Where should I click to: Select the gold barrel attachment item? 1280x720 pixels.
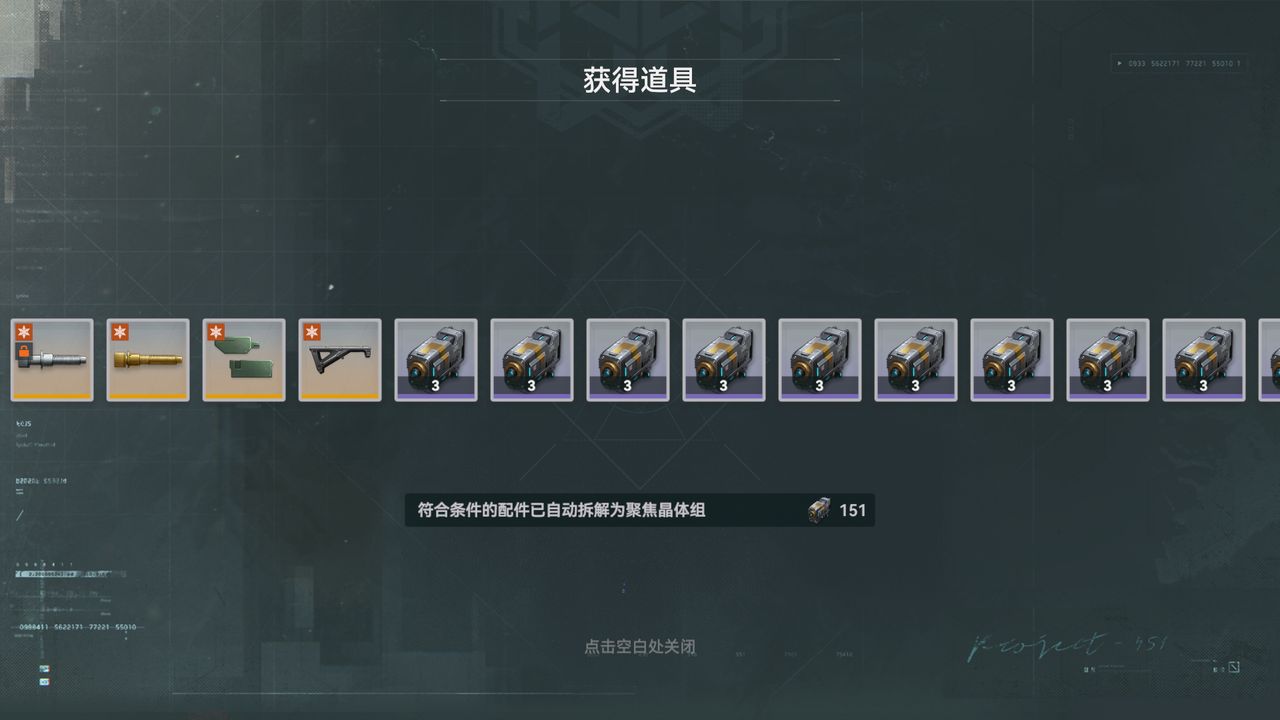(x=148, y=360)
